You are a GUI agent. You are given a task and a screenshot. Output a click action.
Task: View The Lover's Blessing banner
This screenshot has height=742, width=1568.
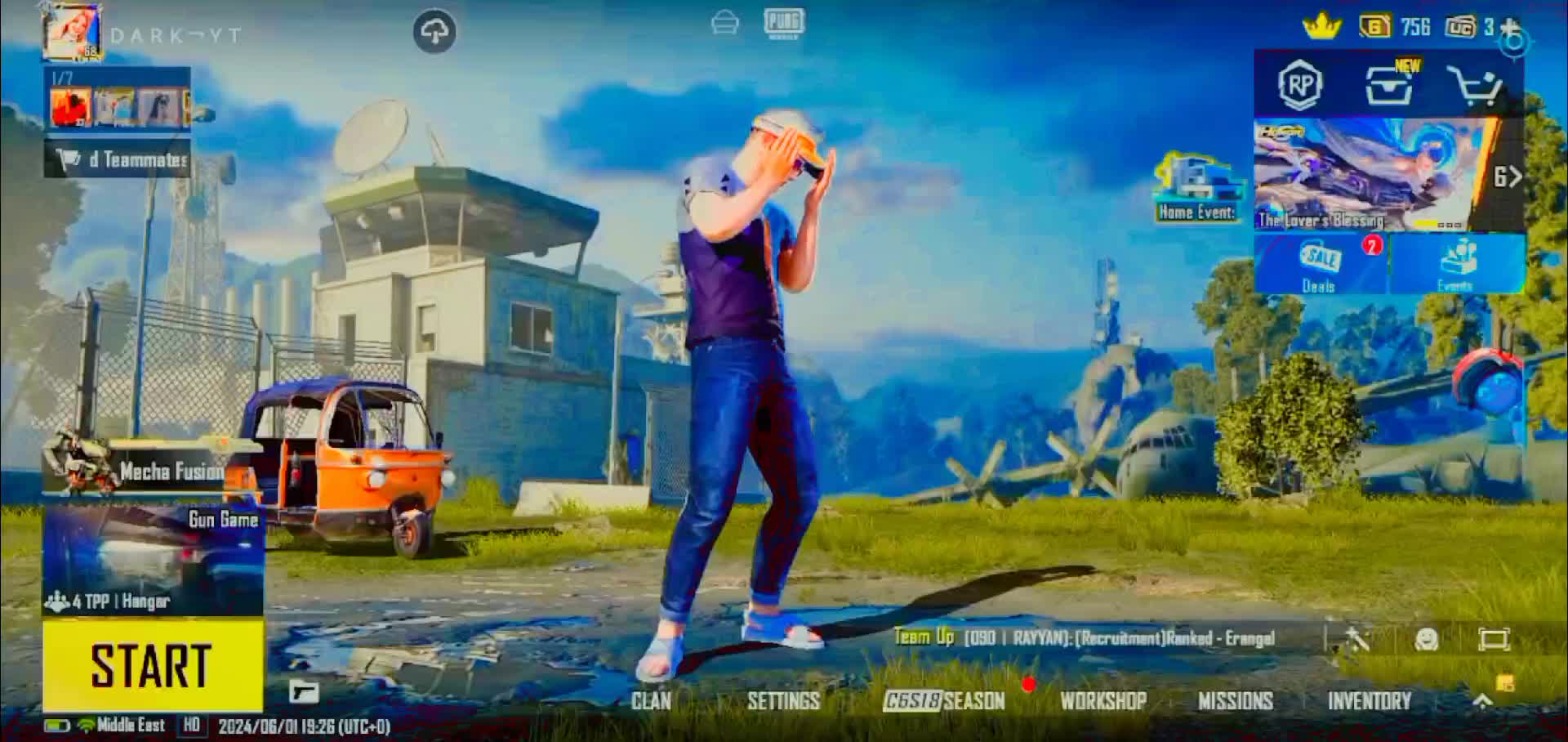coord(1372,174)
